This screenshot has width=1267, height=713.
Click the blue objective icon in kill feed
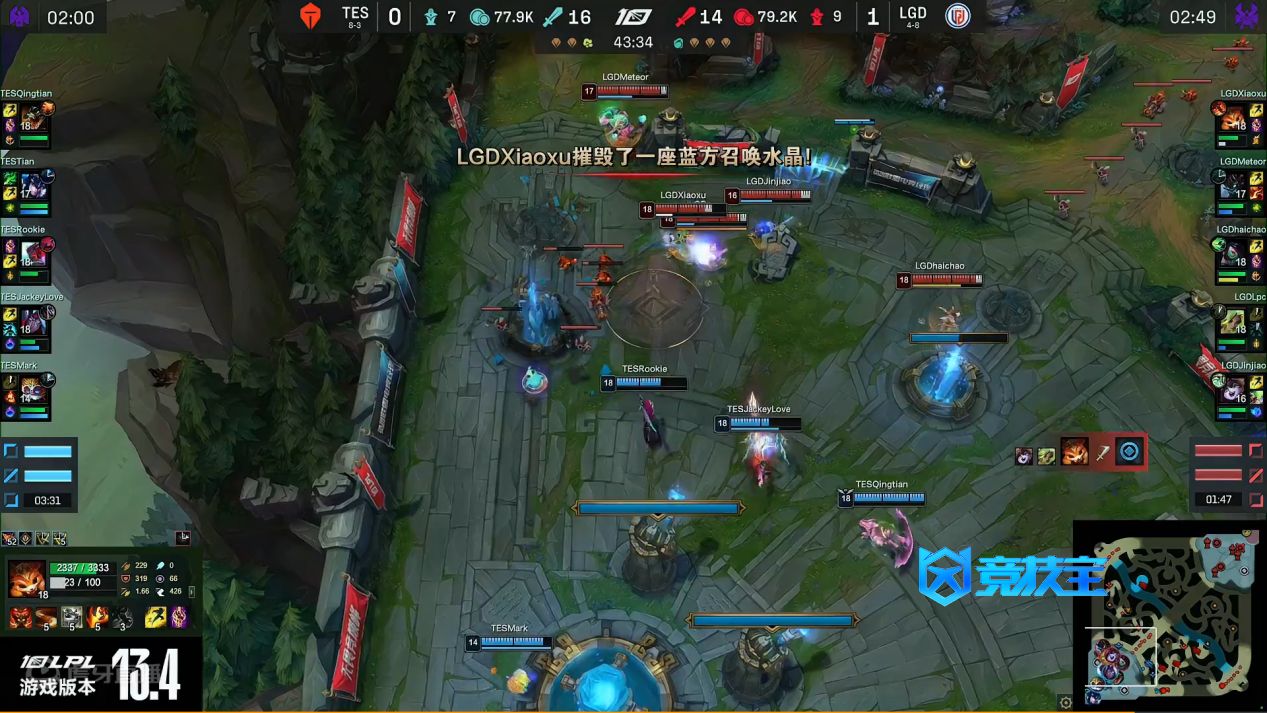[x=1129, y=452]
